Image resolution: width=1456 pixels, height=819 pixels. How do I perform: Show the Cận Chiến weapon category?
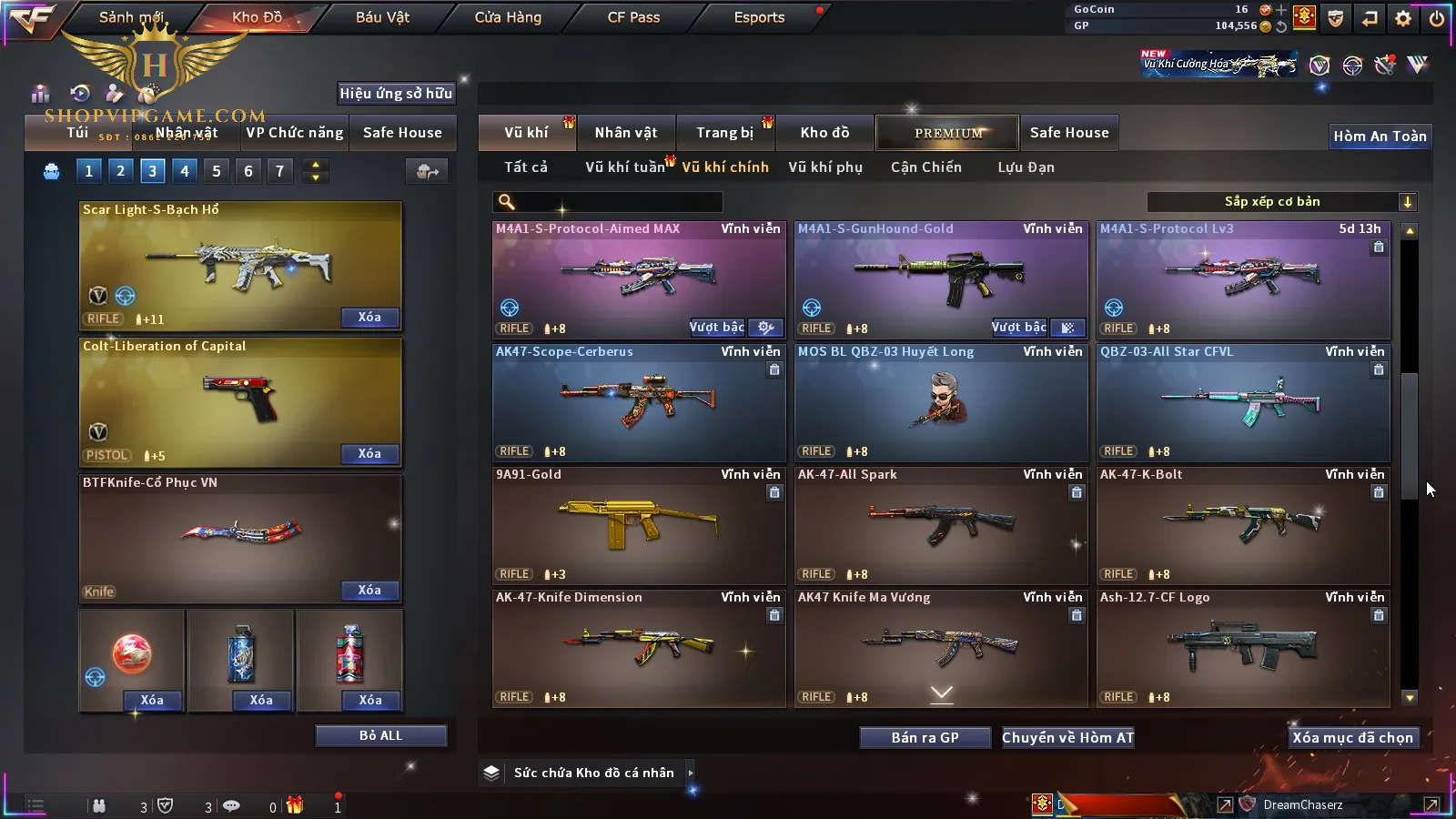[925, 167]
